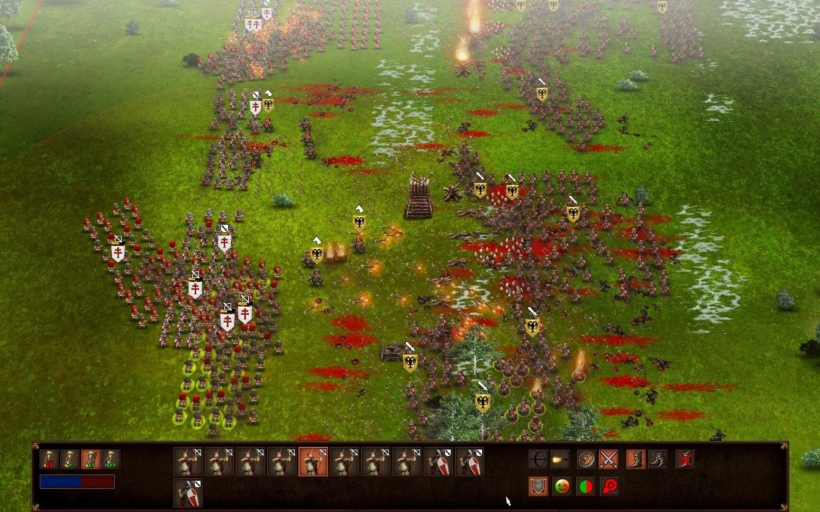Pause the game with the red pause icon
The height and width of the screenshot is (512, 820).
(x=49, y=459)
